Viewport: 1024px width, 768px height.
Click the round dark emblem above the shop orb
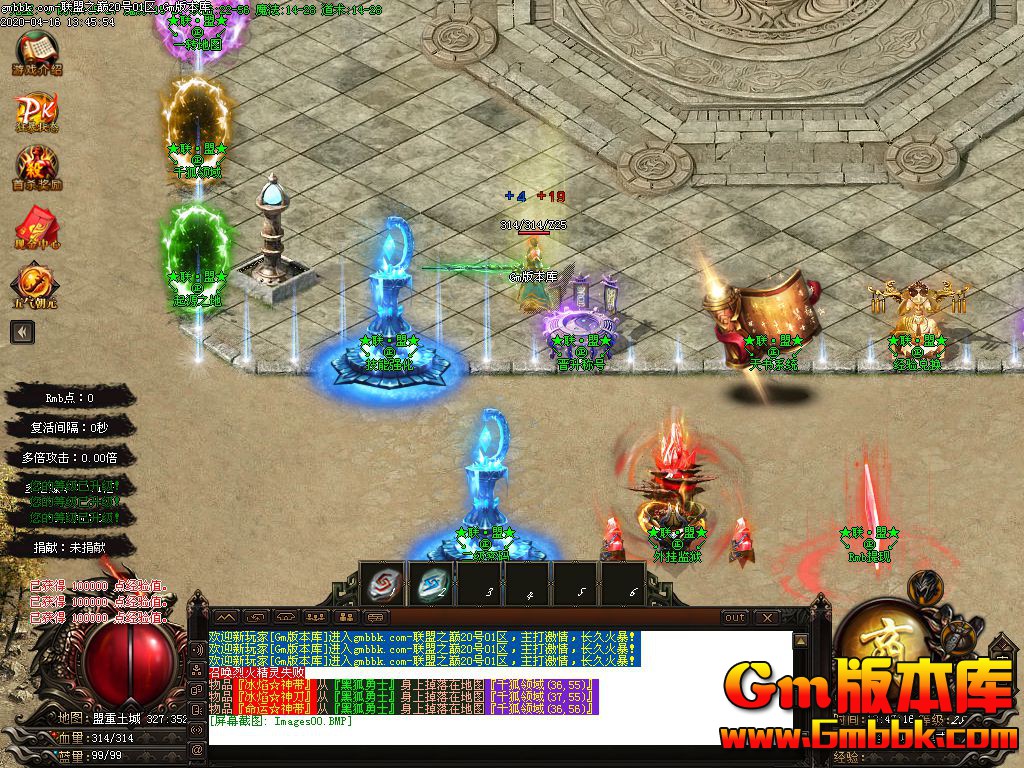[925, 587]
